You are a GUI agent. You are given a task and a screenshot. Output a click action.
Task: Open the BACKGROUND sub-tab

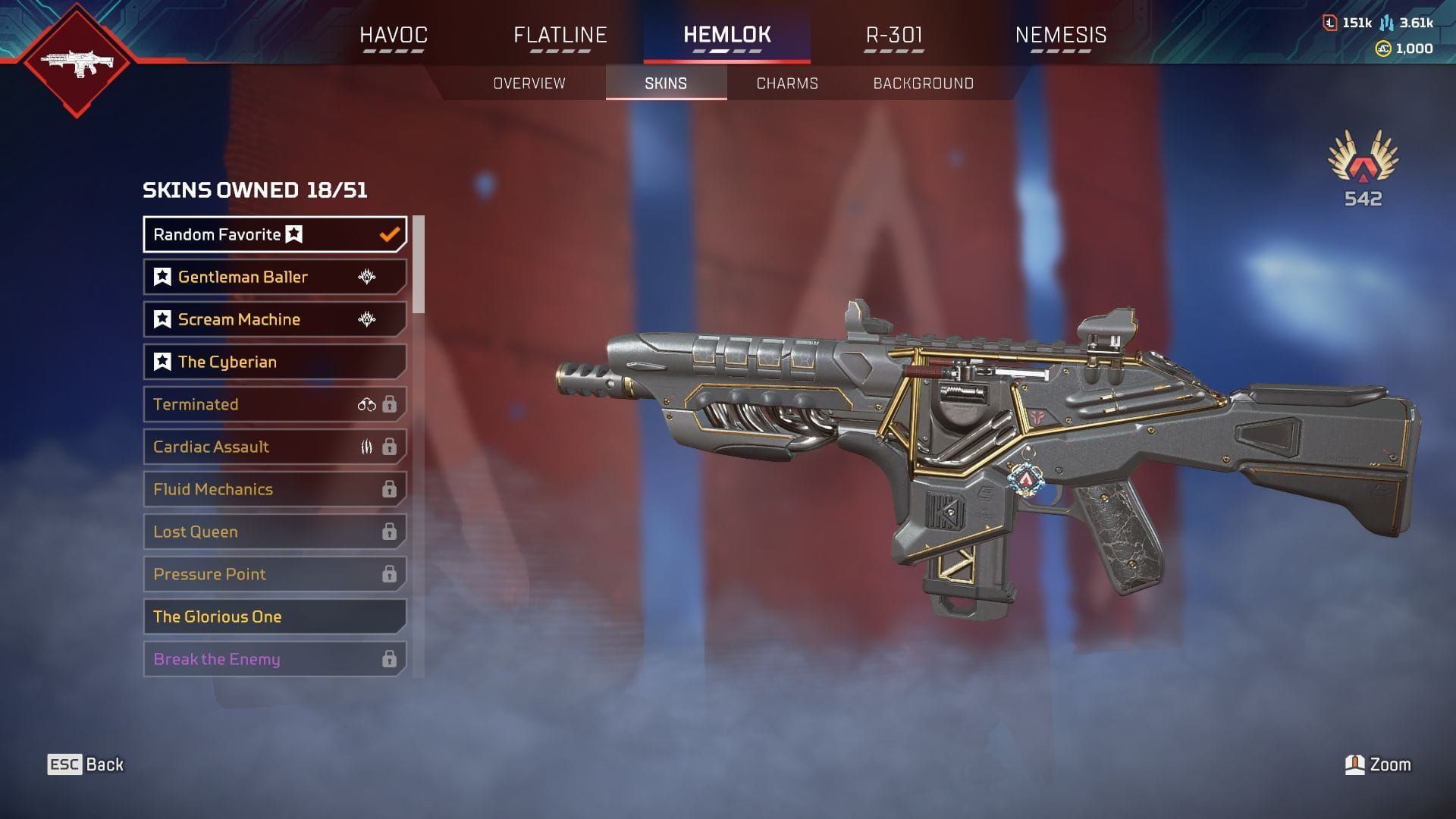coord(923,83)
